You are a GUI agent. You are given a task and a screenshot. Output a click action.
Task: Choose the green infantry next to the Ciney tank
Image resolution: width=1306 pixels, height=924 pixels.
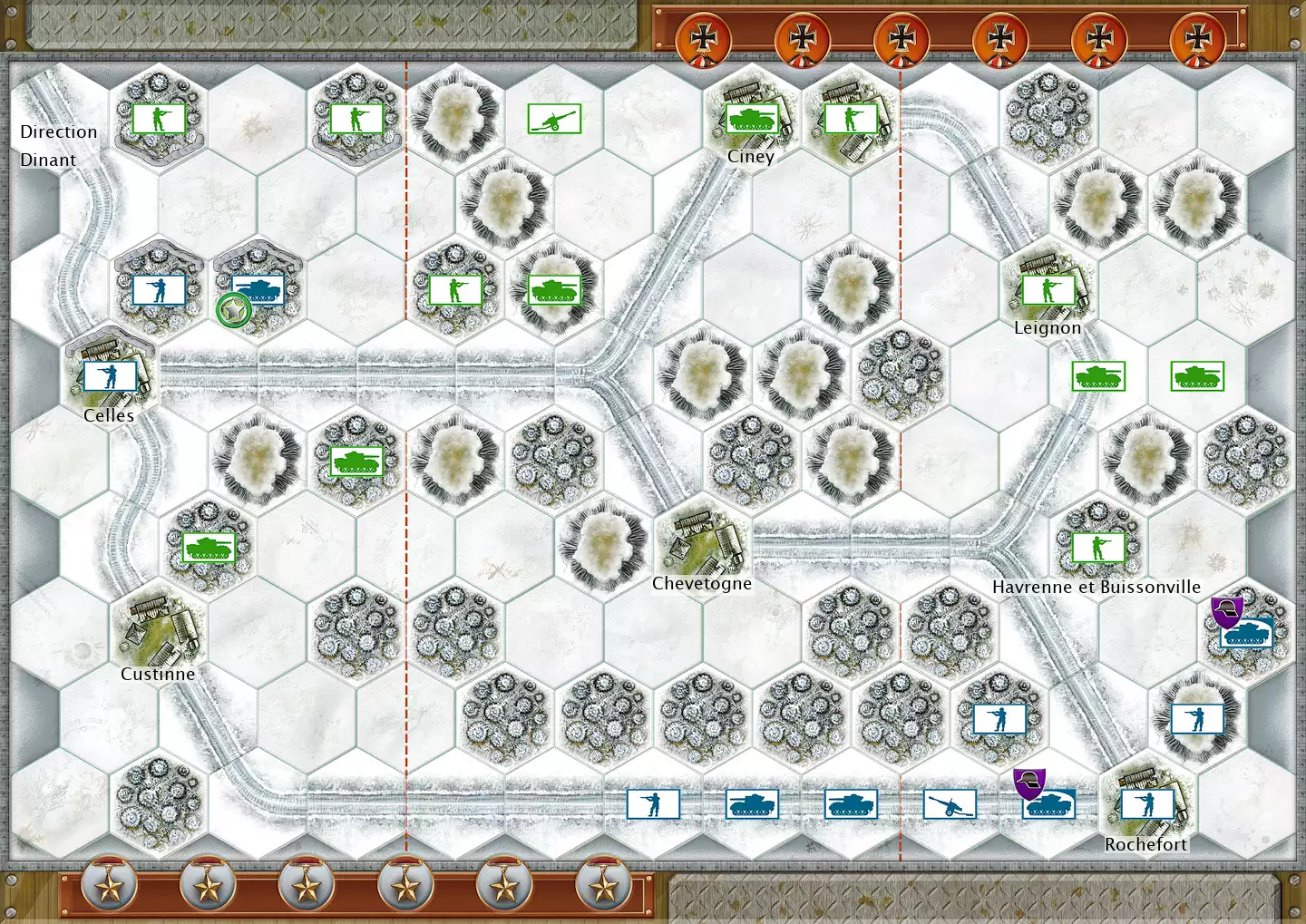click(851, 119)
